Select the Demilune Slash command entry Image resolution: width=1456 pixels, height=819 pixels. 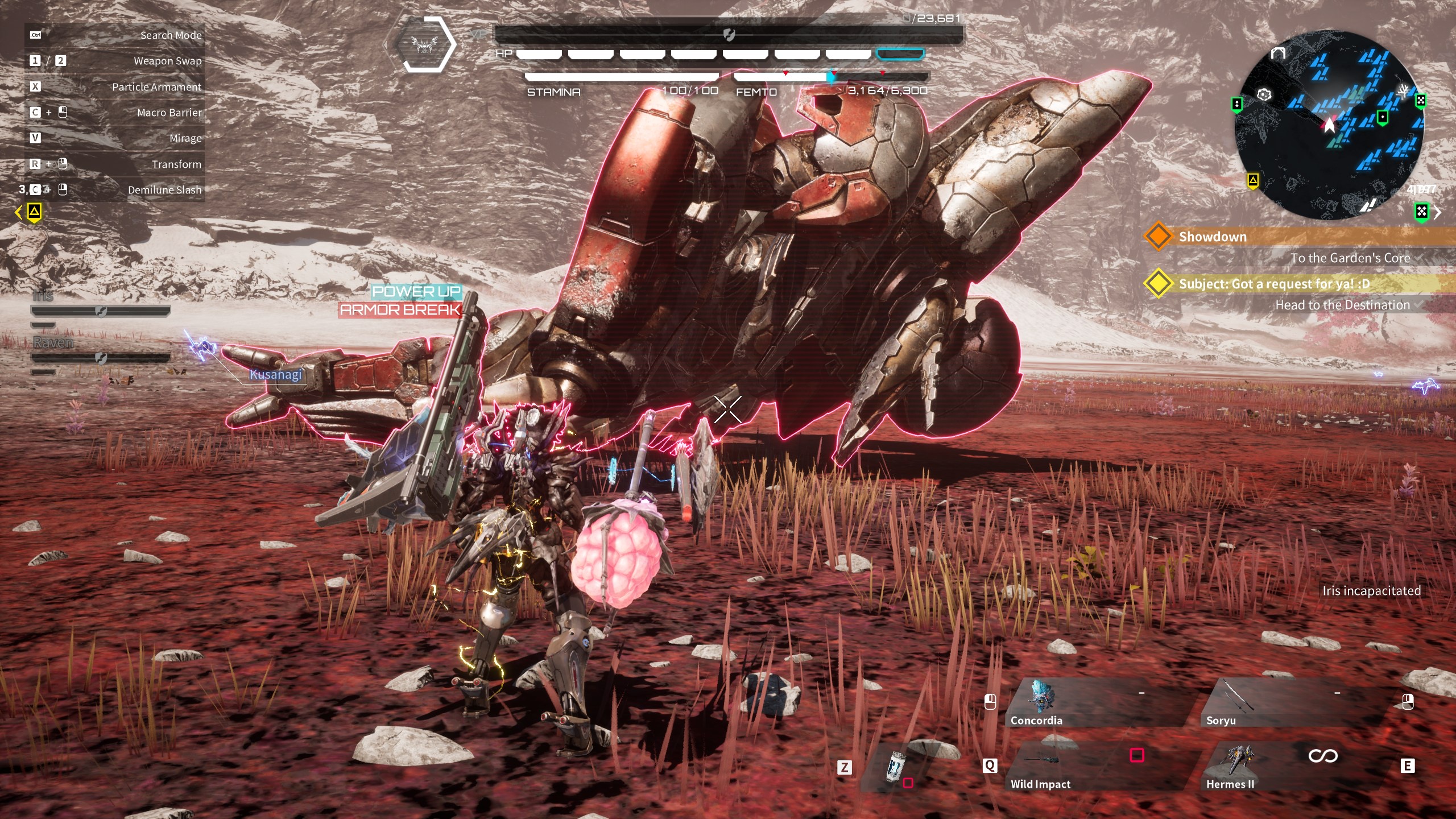[114, 190]
